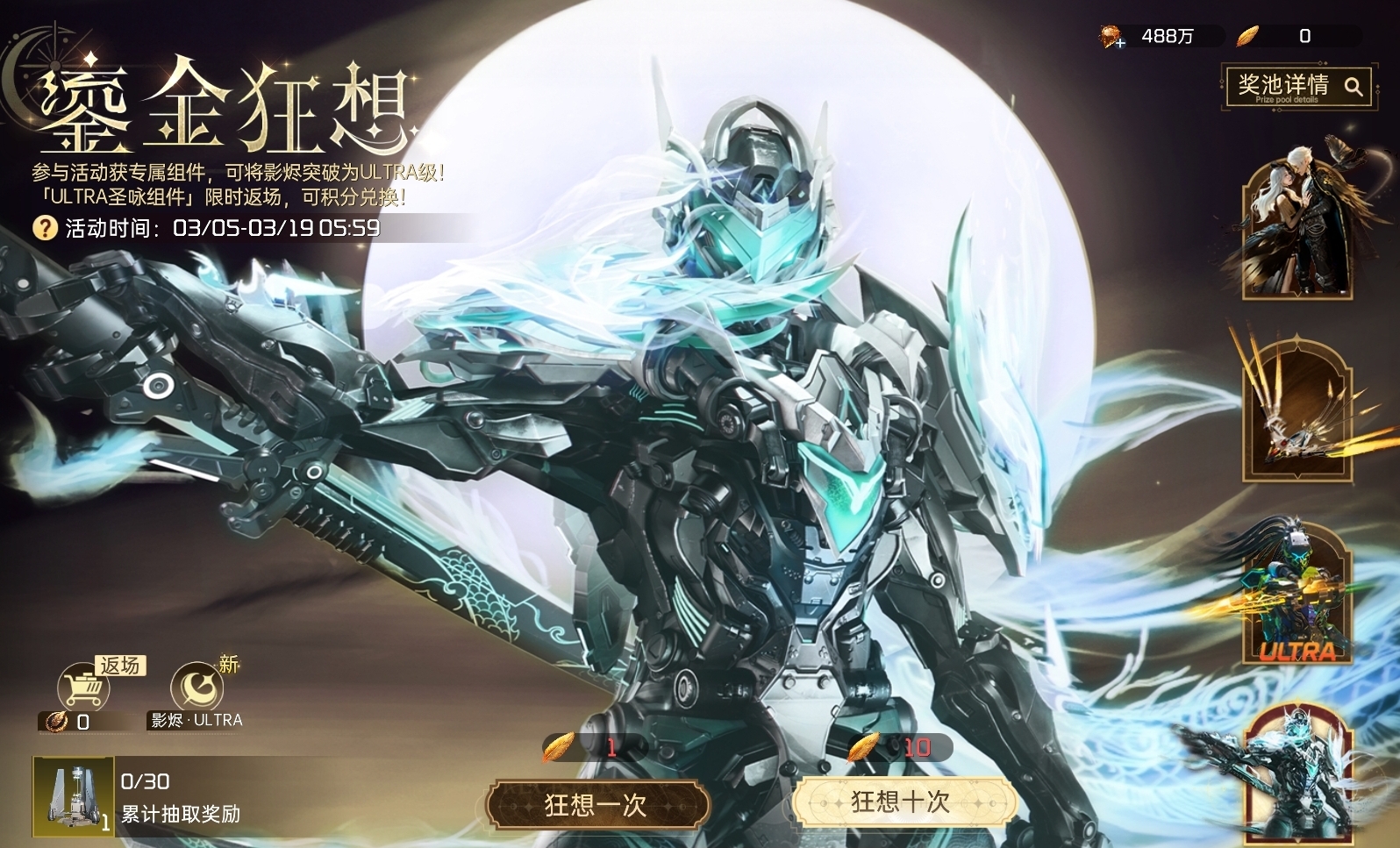Click the gem currency icon showing 488万
This screenshot has height=848, width=1400.
click(1111, 35)
